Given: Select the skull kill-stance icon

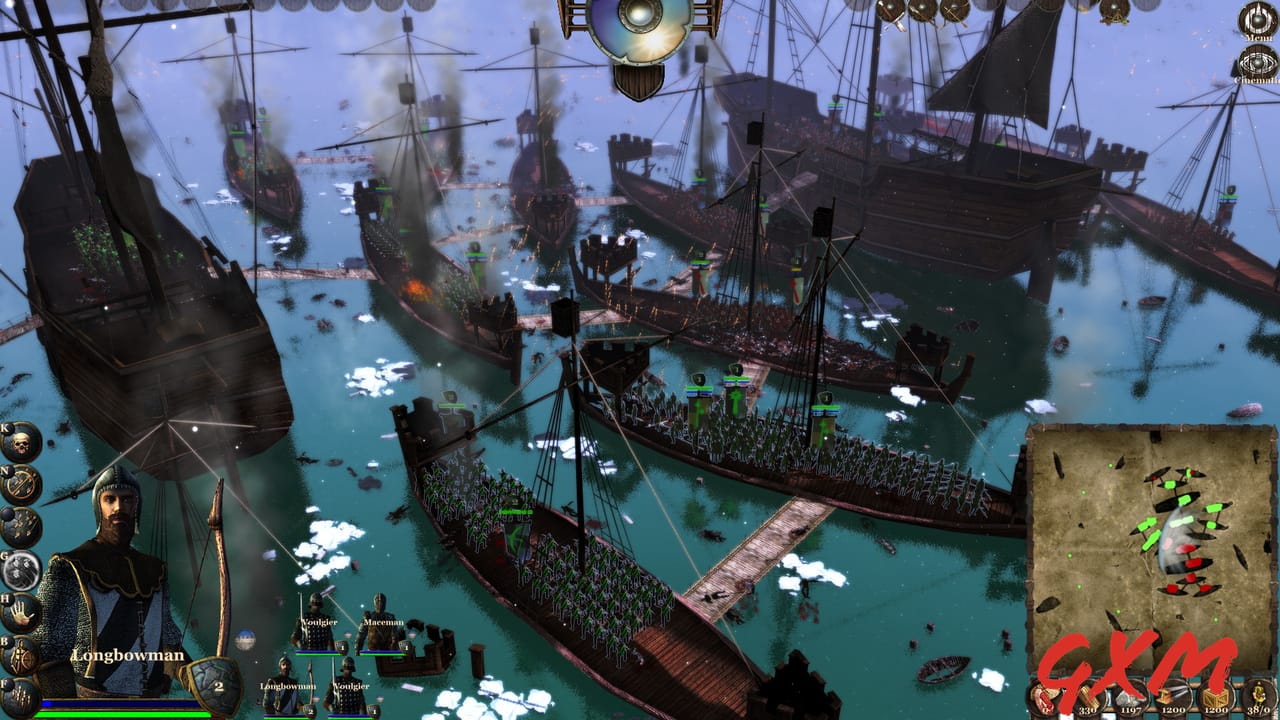Looking at the screenshot, I should (x=20, y=444).
